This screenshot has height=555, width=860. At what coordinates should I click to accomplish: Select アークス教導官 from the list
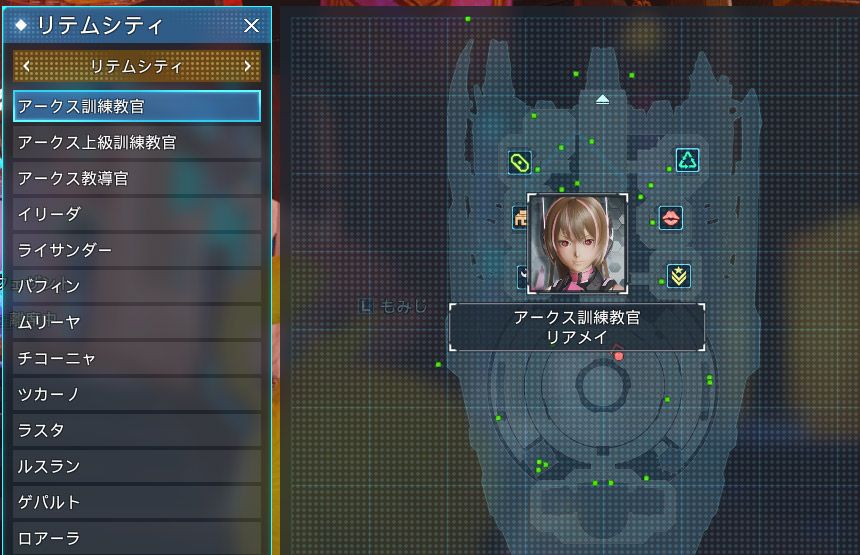pyautogui.click(x=137, y=178)
